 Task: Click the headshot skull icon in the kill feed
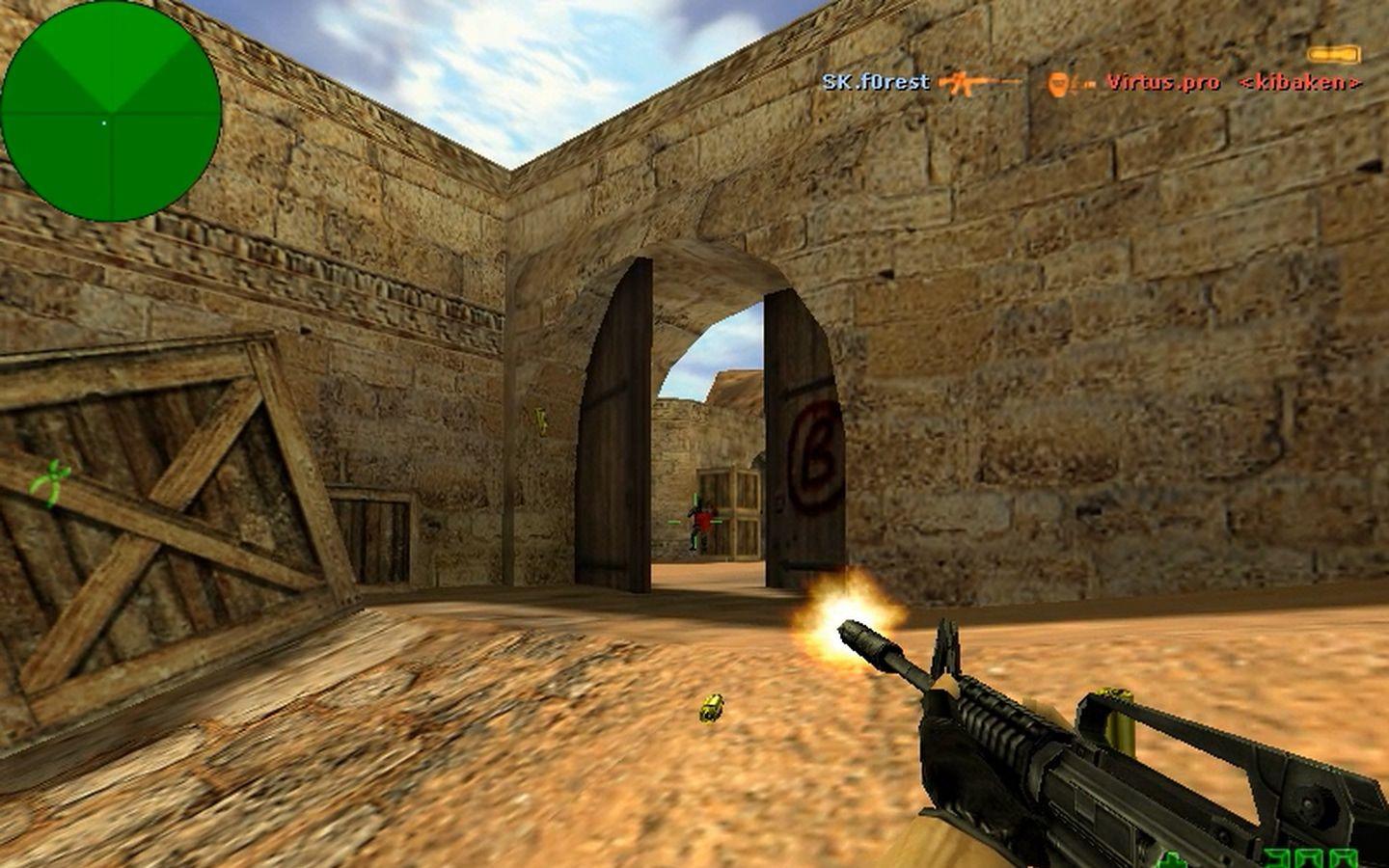[x=1056, y=85]
